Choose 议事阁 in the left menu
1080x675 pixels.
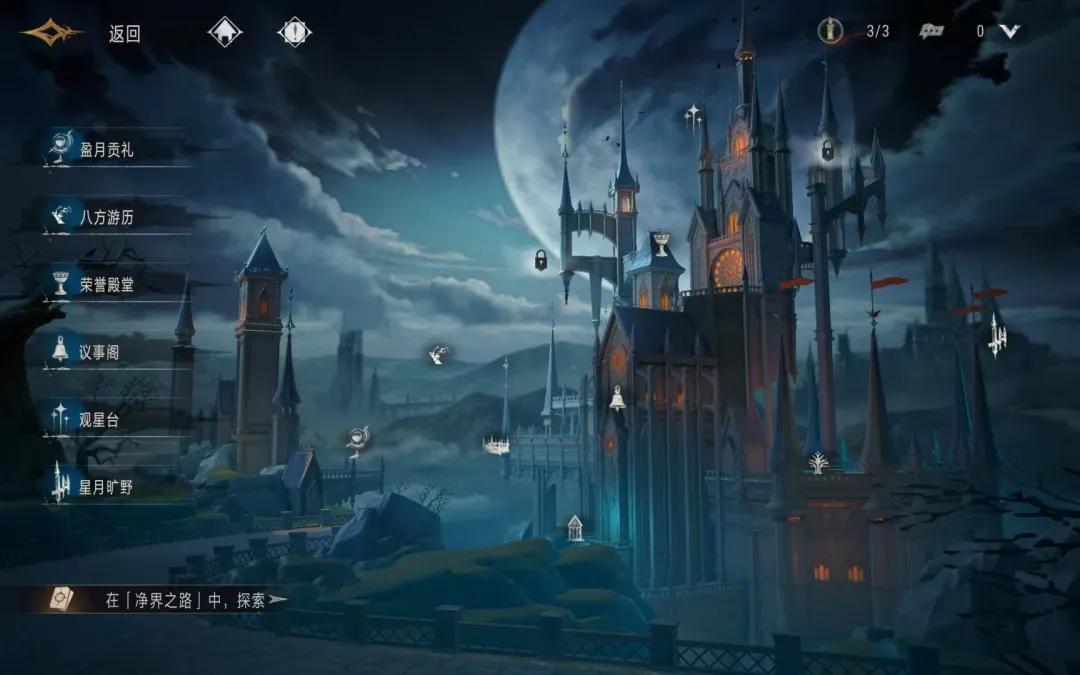point(100,352)
